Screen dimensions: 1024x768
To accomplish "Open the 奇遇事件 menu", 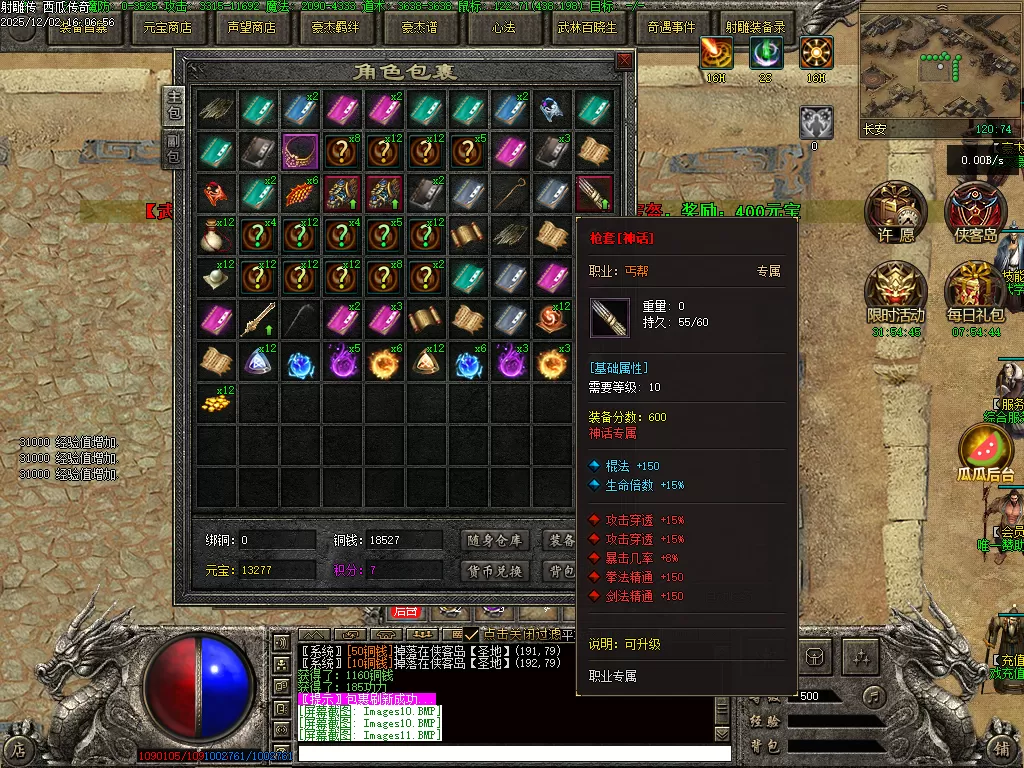I will coord(671,28).
